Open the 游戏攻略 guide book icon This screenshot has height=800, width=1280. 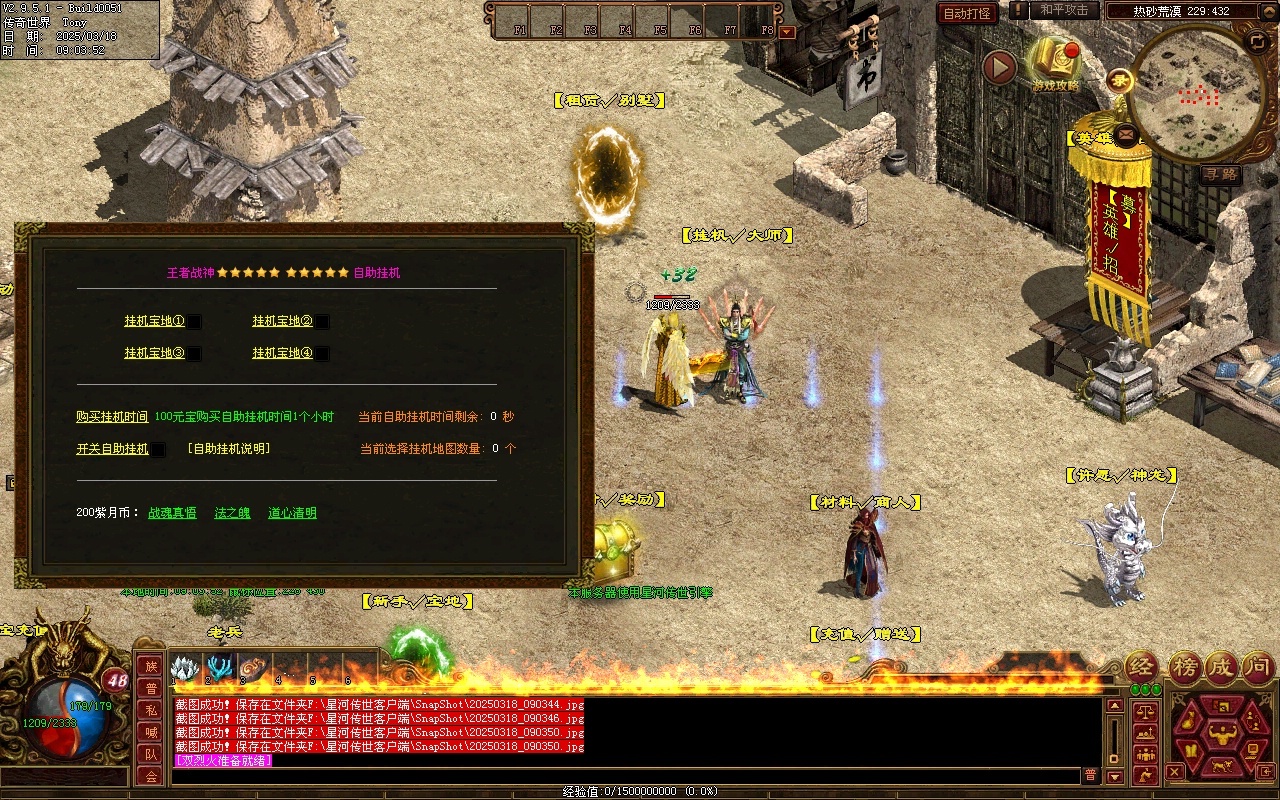click(1054, 60)
